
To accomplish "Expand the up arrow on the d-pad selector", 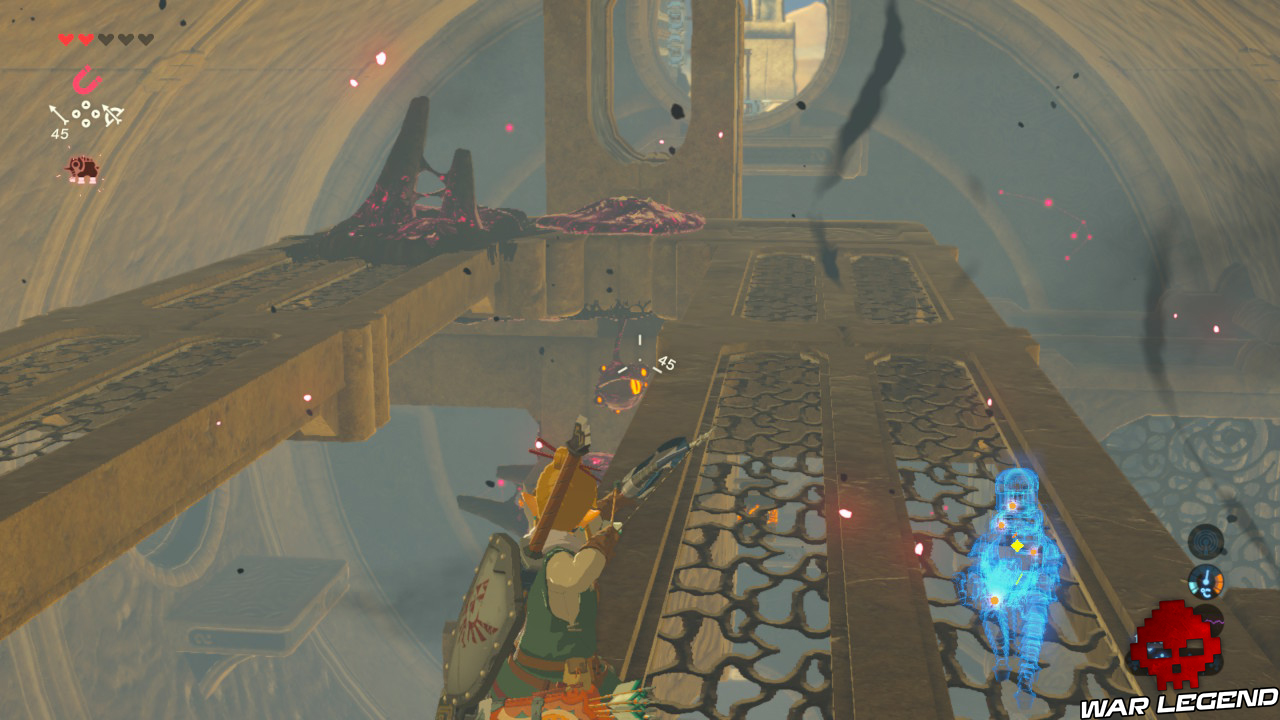I will tap(86, 104).
